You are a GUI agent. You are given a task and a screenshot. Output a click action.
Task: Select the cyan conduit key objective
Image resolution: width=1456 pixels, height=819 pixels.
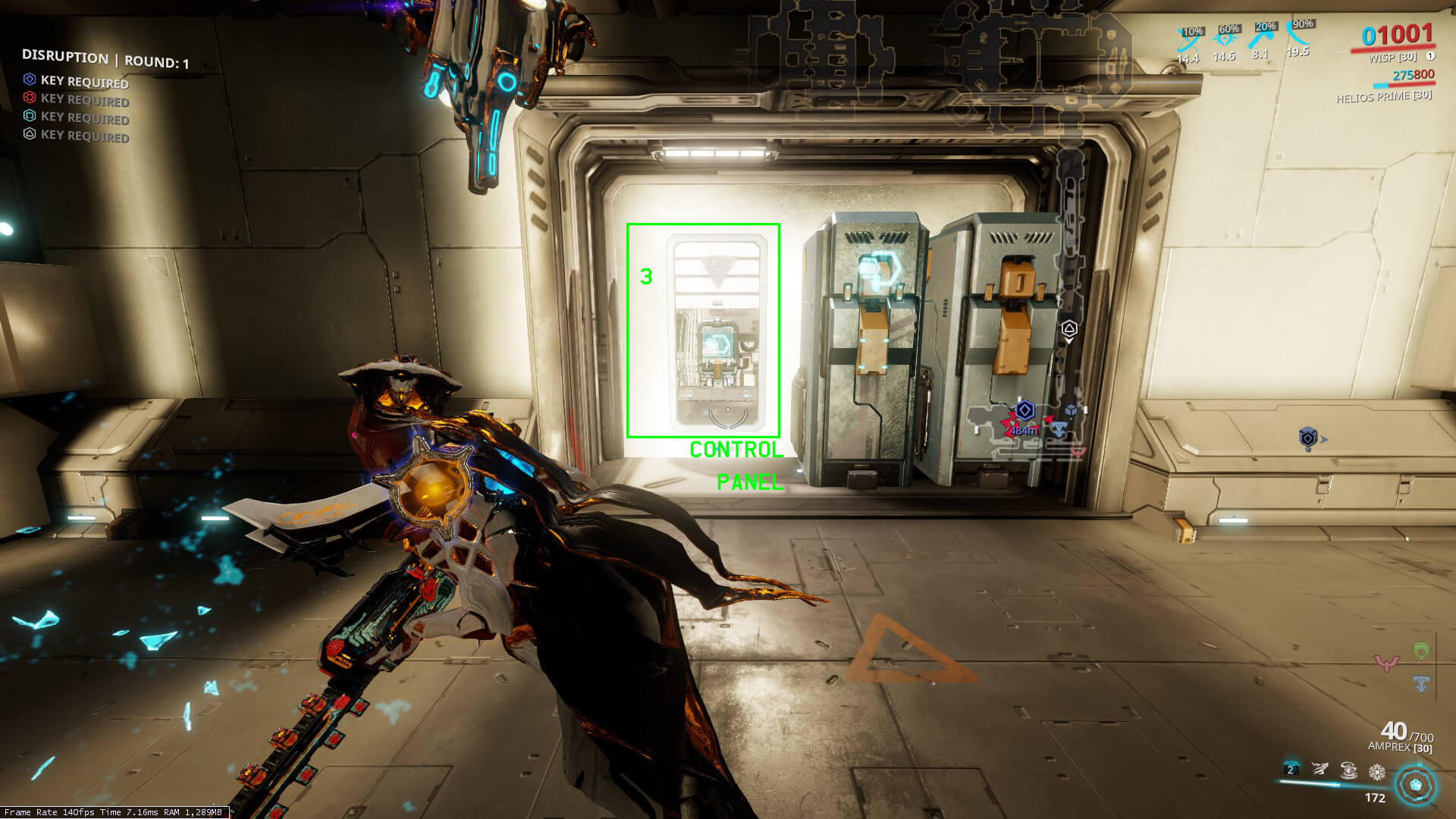pos(76,118)
